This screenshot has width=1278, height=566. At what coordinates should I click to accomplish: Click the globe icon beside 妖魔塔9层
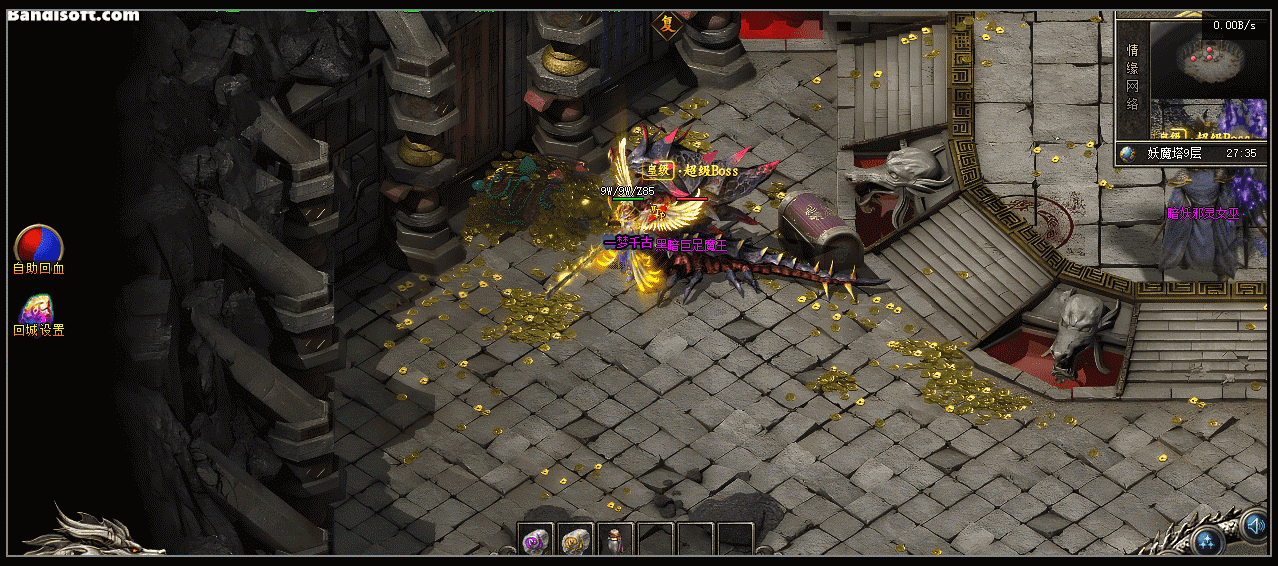click(x=1128, y=154)
